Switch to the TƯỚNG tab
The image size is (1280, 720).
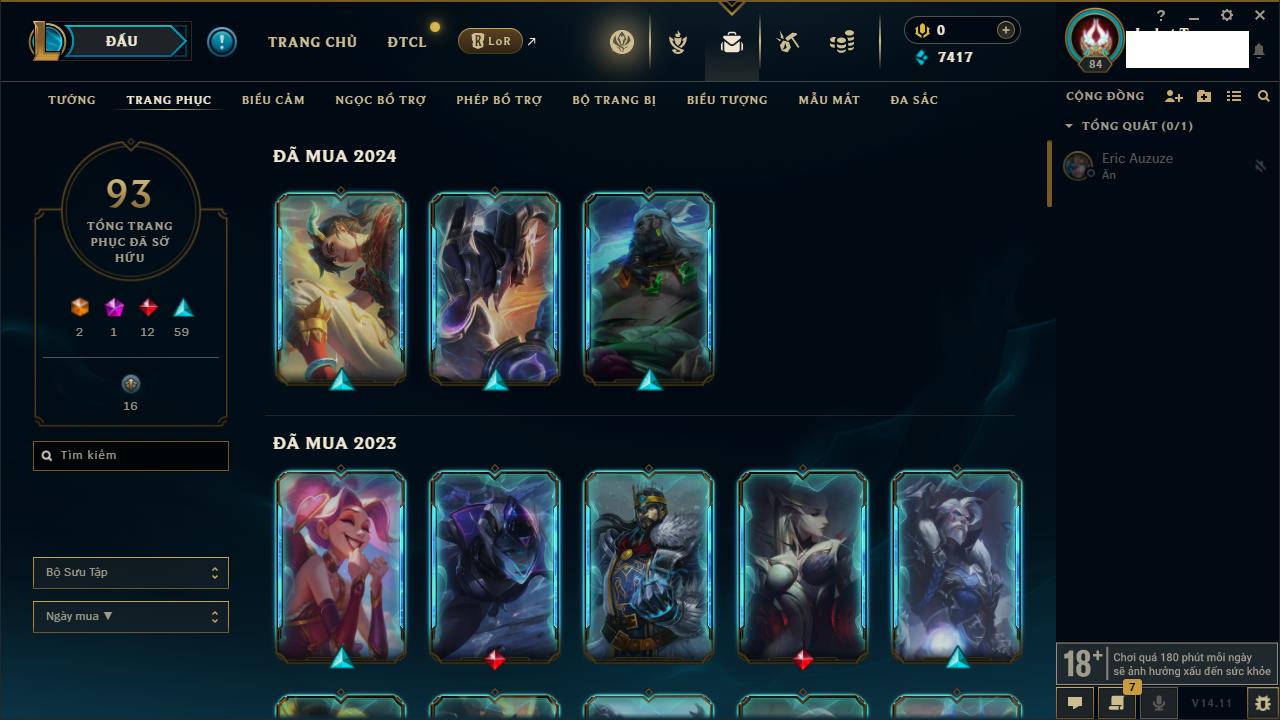72,100
